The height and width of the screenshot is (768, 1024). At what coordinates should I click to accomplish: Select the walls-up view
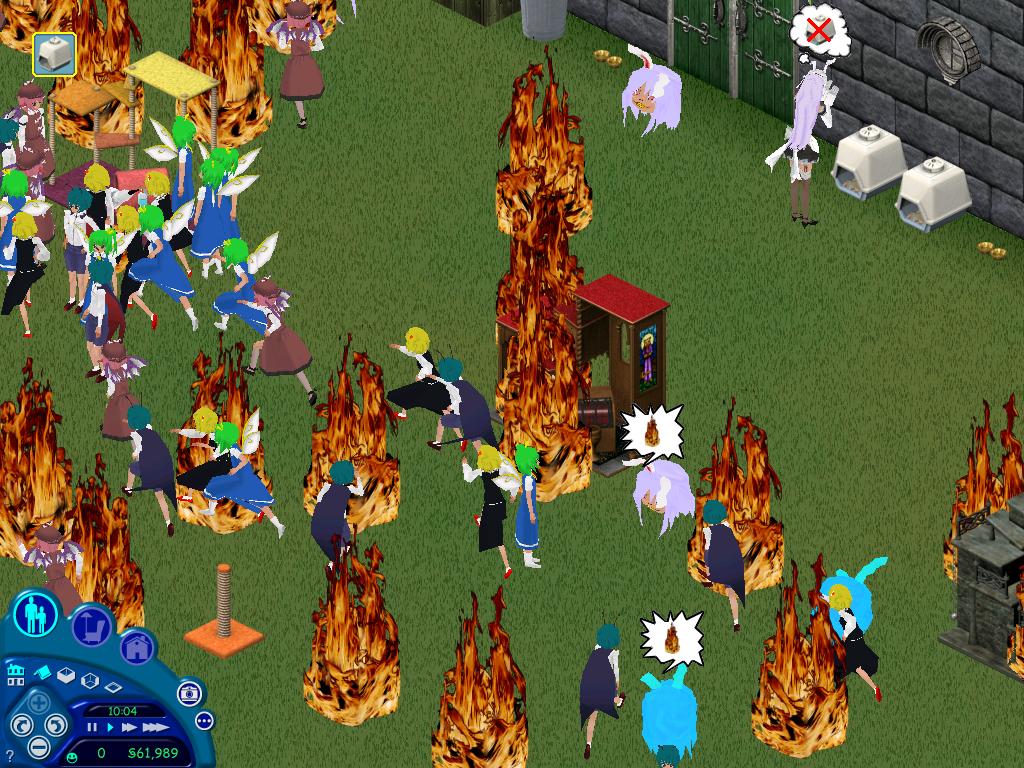pyautogui.click(x=66, y=676)
